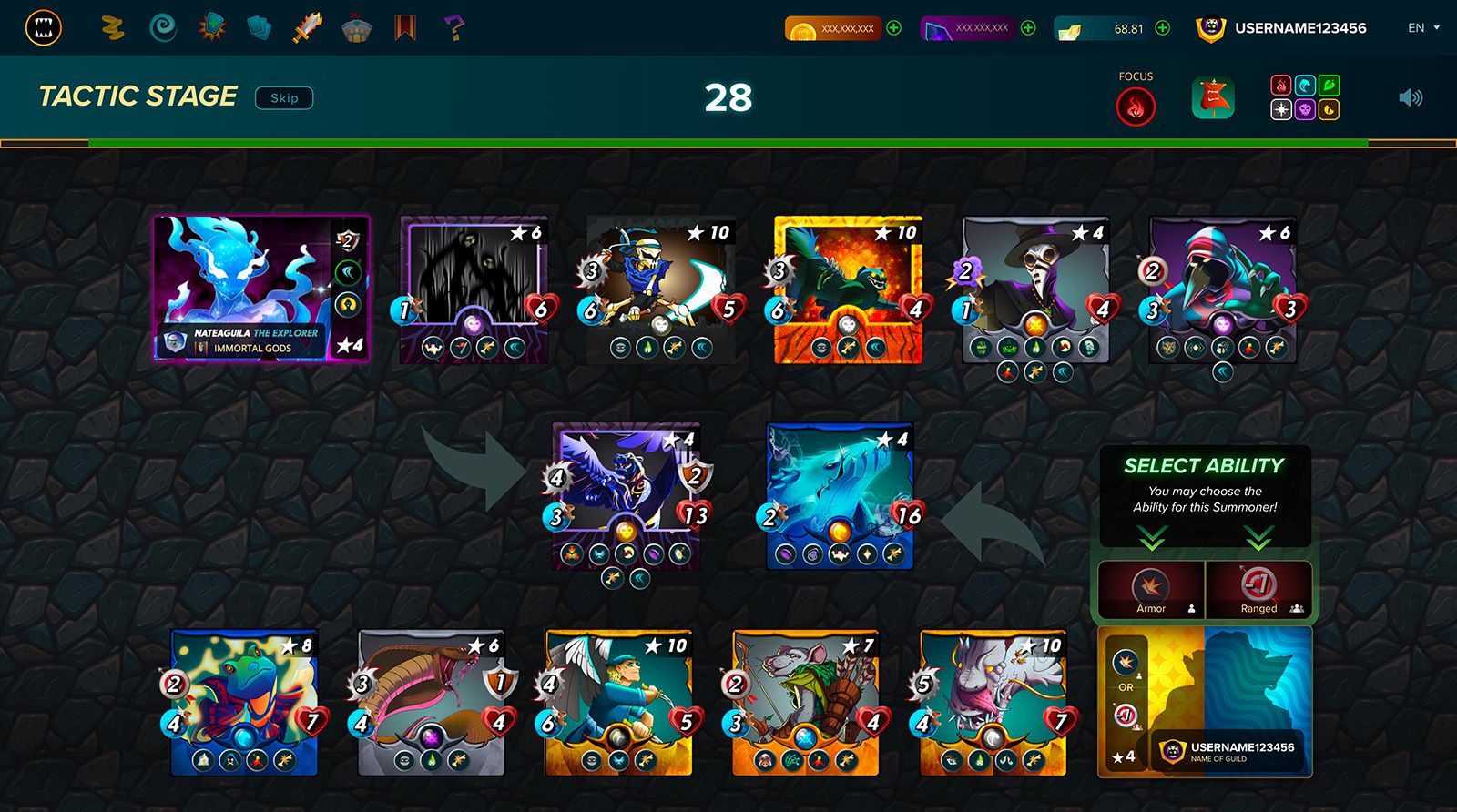Open the six-element splinter grid

pos(1305,97)
